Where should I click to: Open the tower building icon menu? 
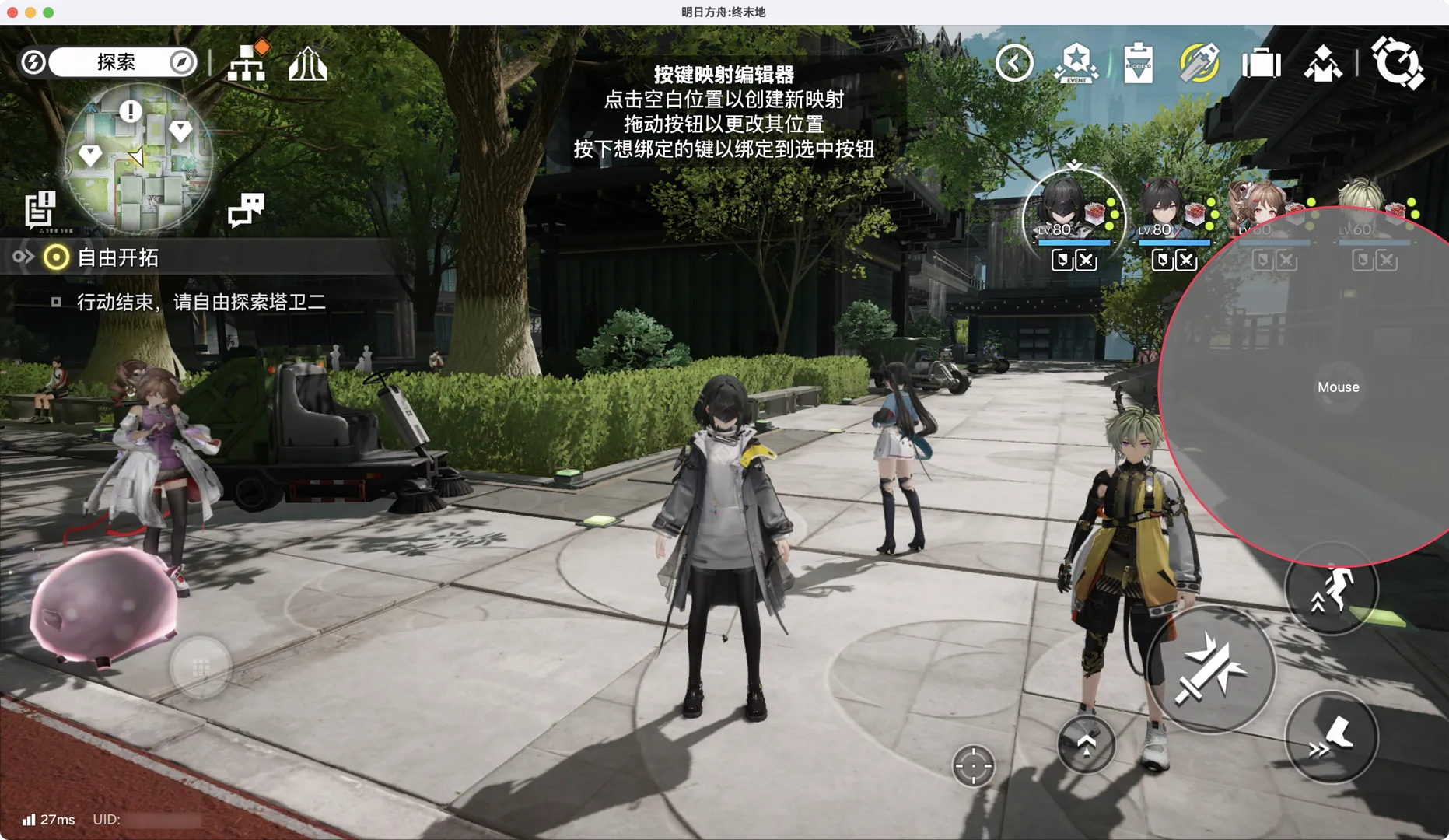[x=308, y=63]
